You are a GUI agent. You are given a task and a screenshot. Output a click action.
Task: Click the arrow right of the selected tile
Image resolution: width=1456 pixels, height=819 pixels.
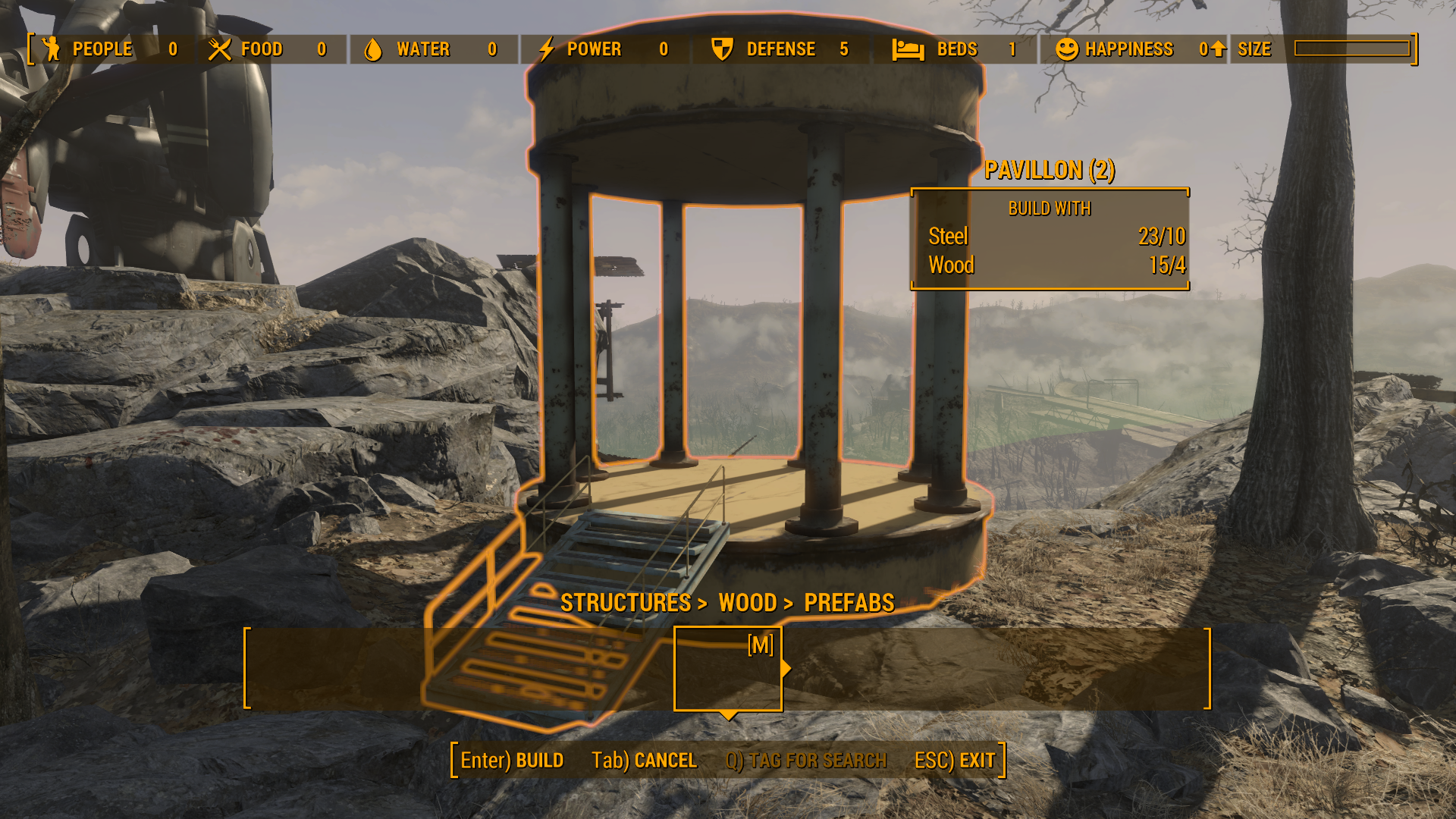pos(786,669)
